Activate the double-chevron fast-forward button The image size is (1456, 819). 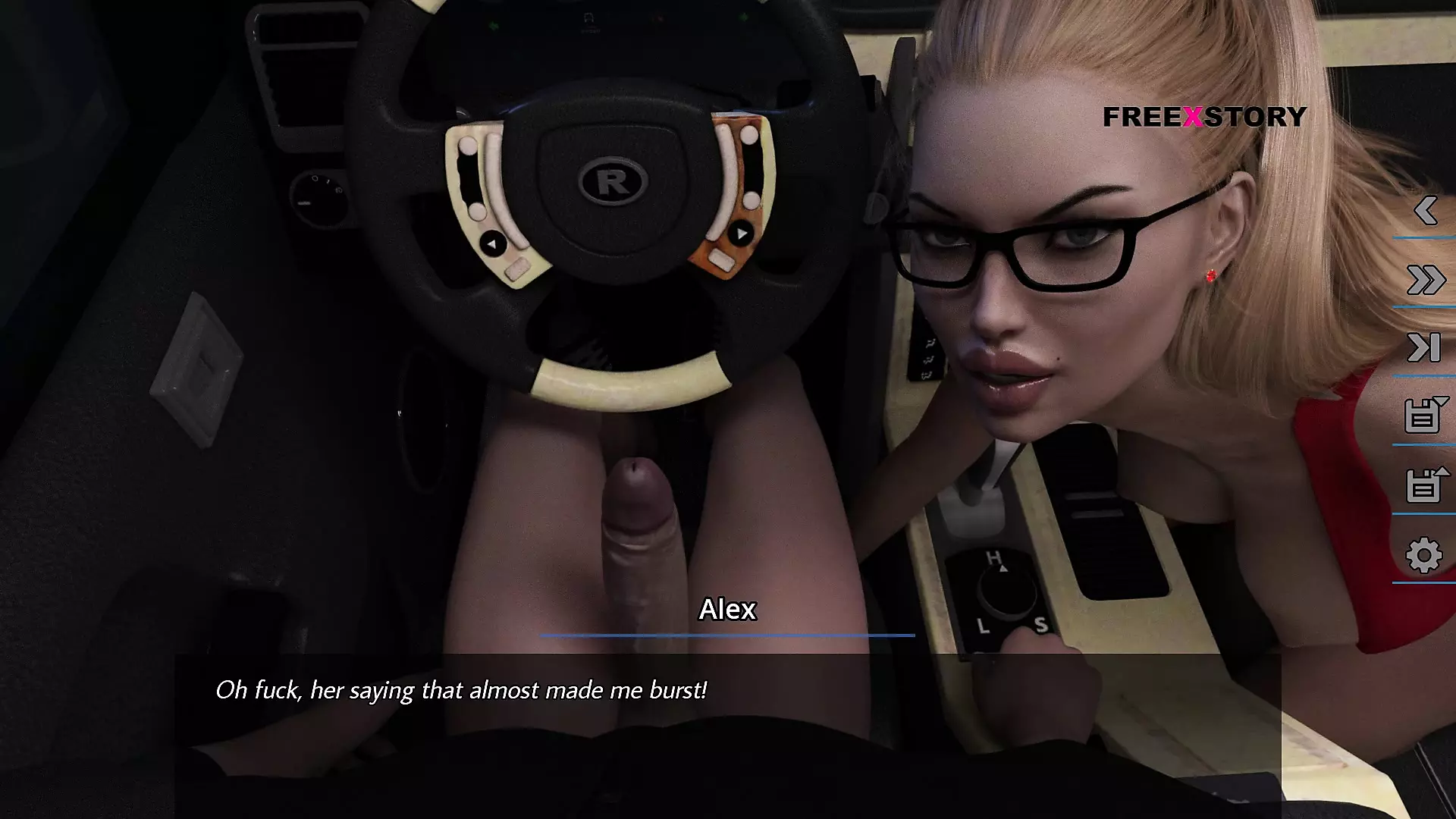point(1425,280)
